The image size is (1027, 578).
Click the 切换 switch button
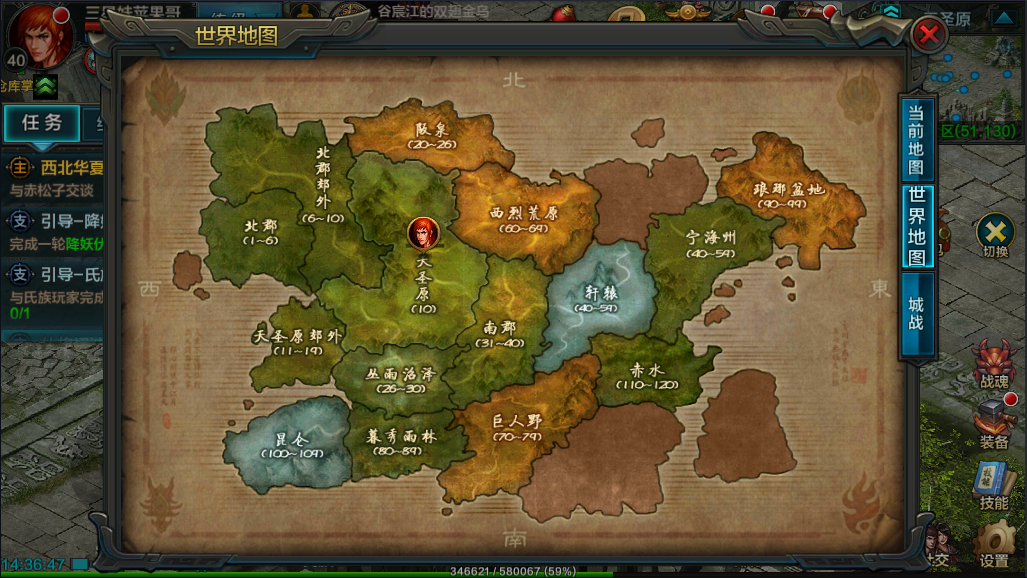click(995, 236)
